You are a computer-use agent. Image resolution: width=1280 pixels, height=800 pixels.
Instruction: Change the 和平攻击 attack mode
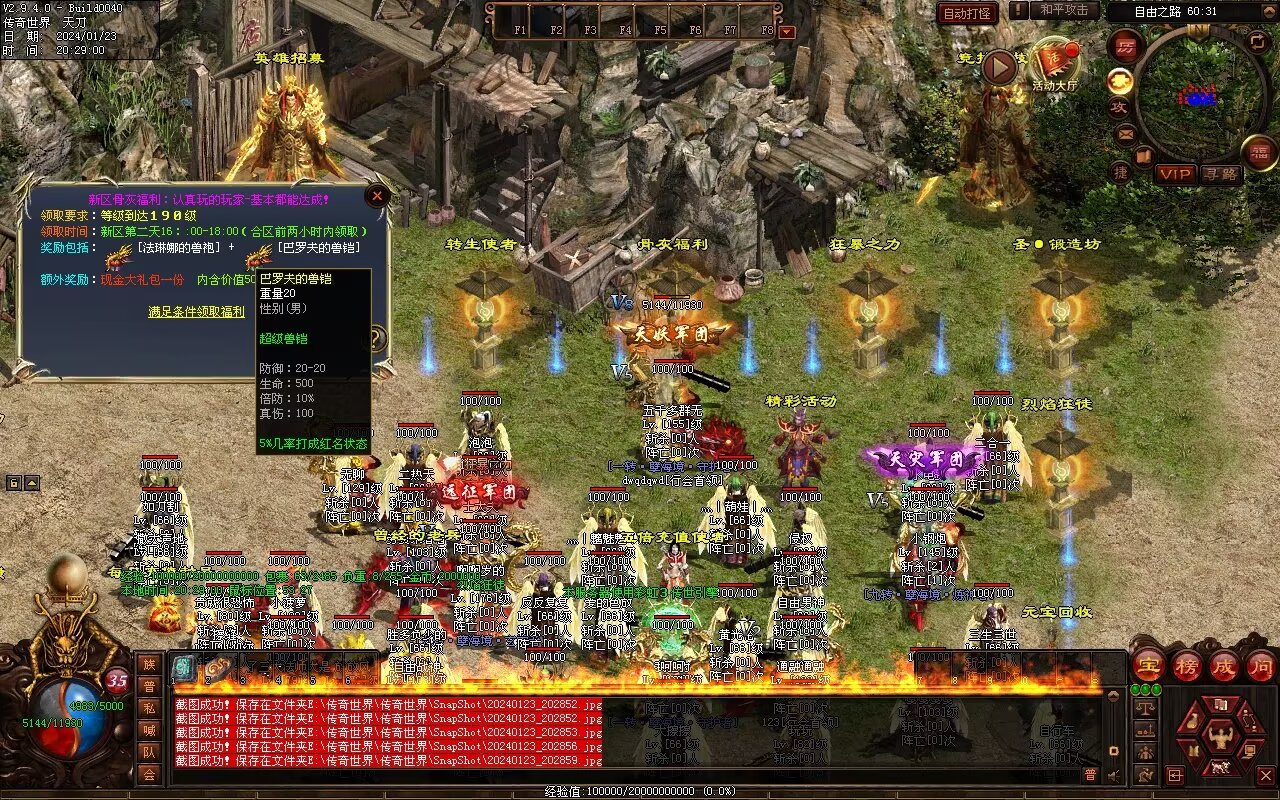1063,10
